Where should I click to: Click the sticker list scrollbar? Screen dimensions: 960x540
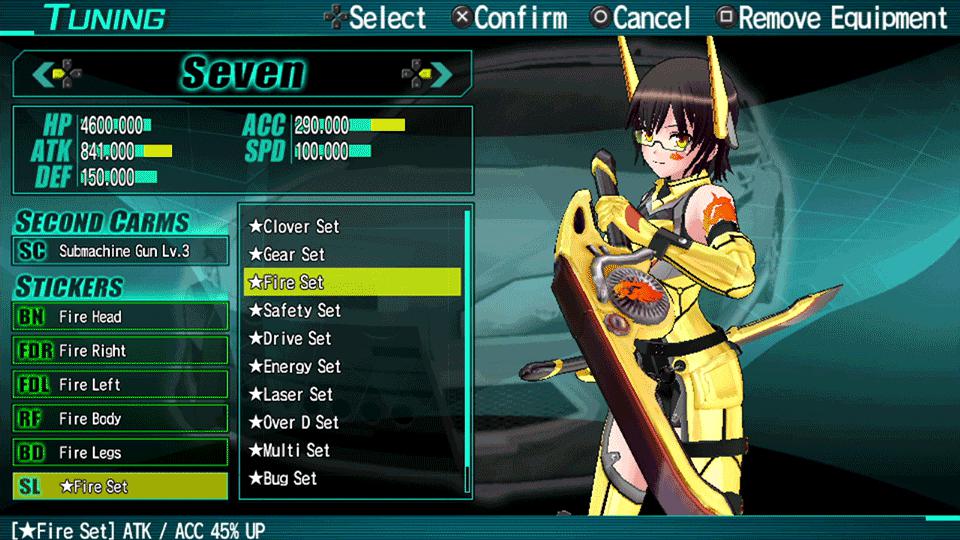[468, 350]
